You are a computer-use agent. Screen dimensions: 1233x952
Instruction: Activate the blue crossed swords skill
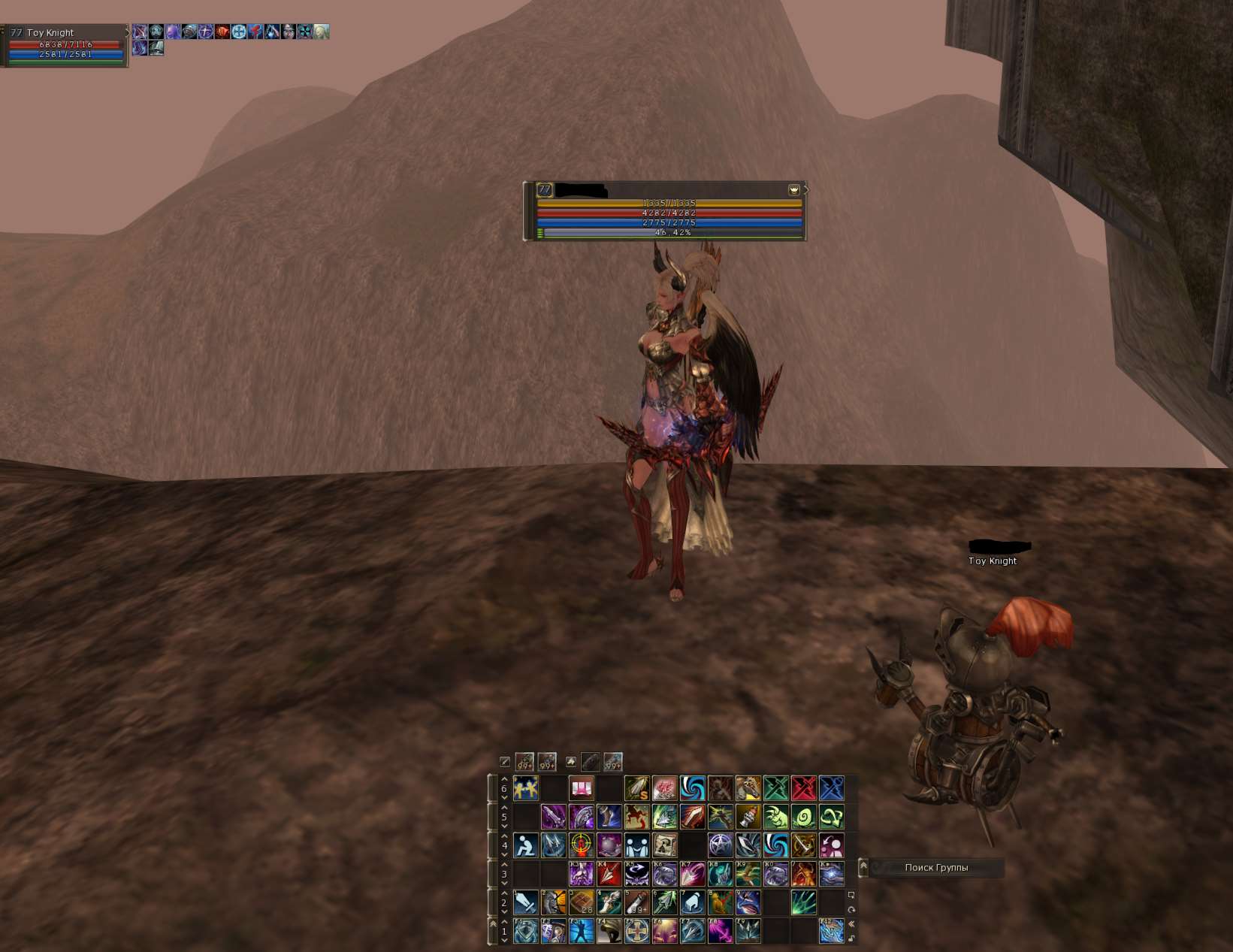831,788
